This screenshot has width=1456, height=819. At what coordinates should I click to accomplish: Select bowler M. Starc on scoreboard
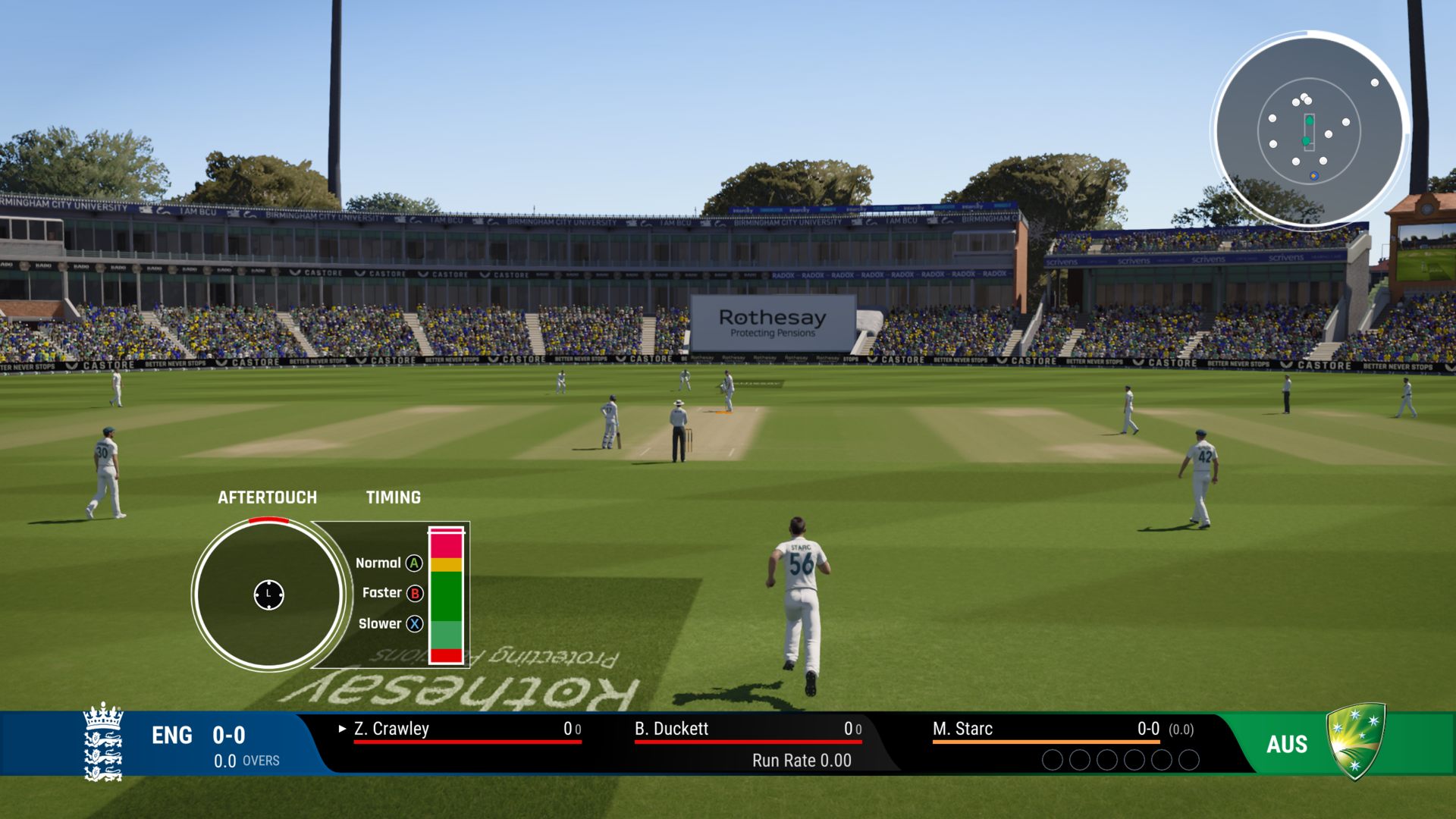click(x=962, y=729)
